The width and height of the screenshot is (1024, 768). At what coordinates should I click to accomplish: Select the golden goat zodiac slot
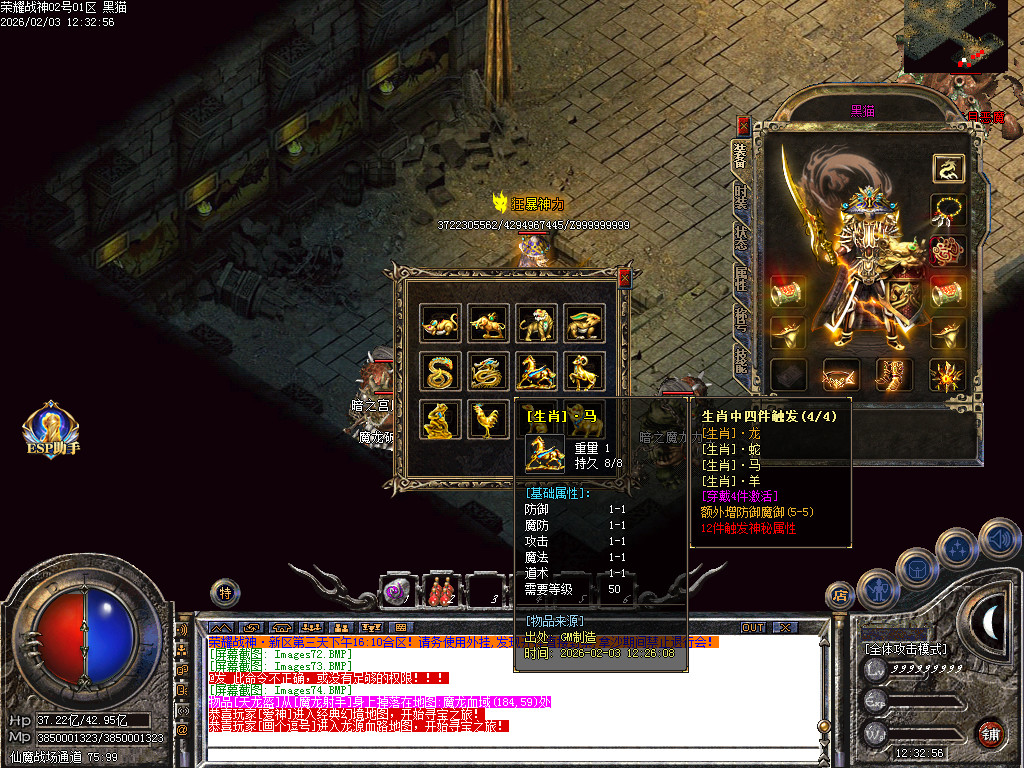pos(584,371)
